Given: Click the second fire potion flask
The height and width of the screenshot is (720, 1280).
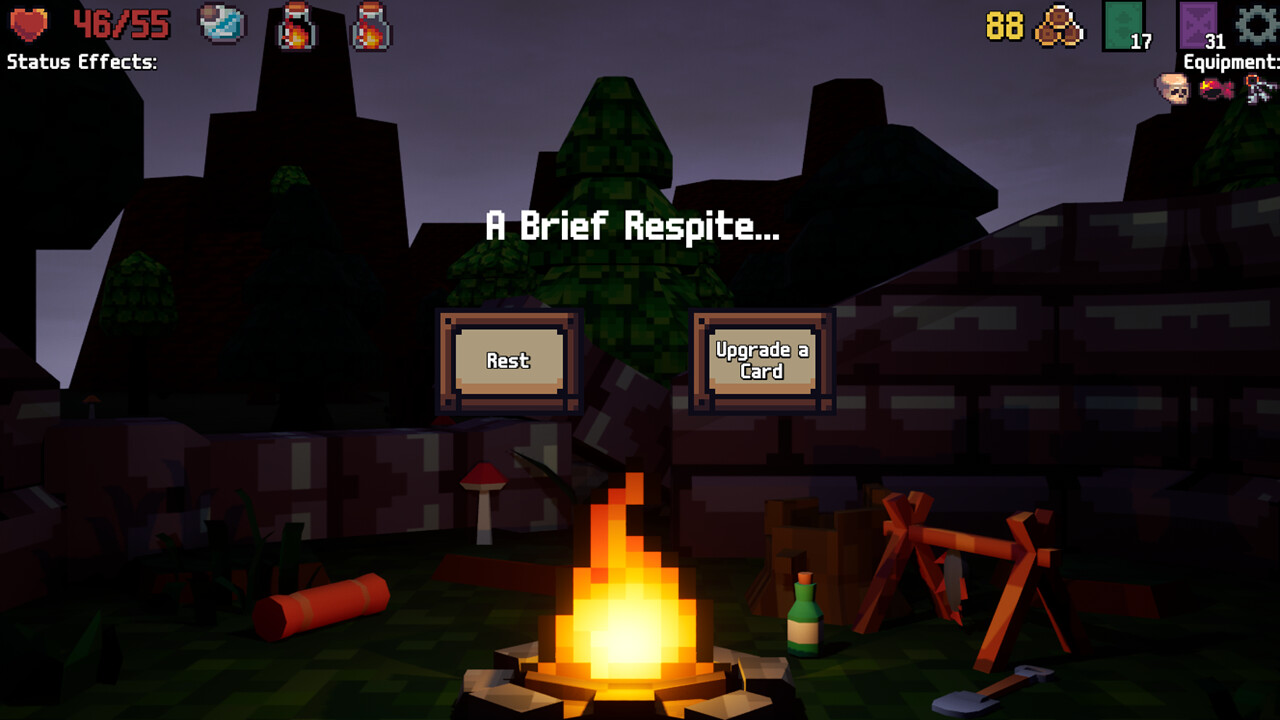Looking at the screenshot, I should click(370, 26).
